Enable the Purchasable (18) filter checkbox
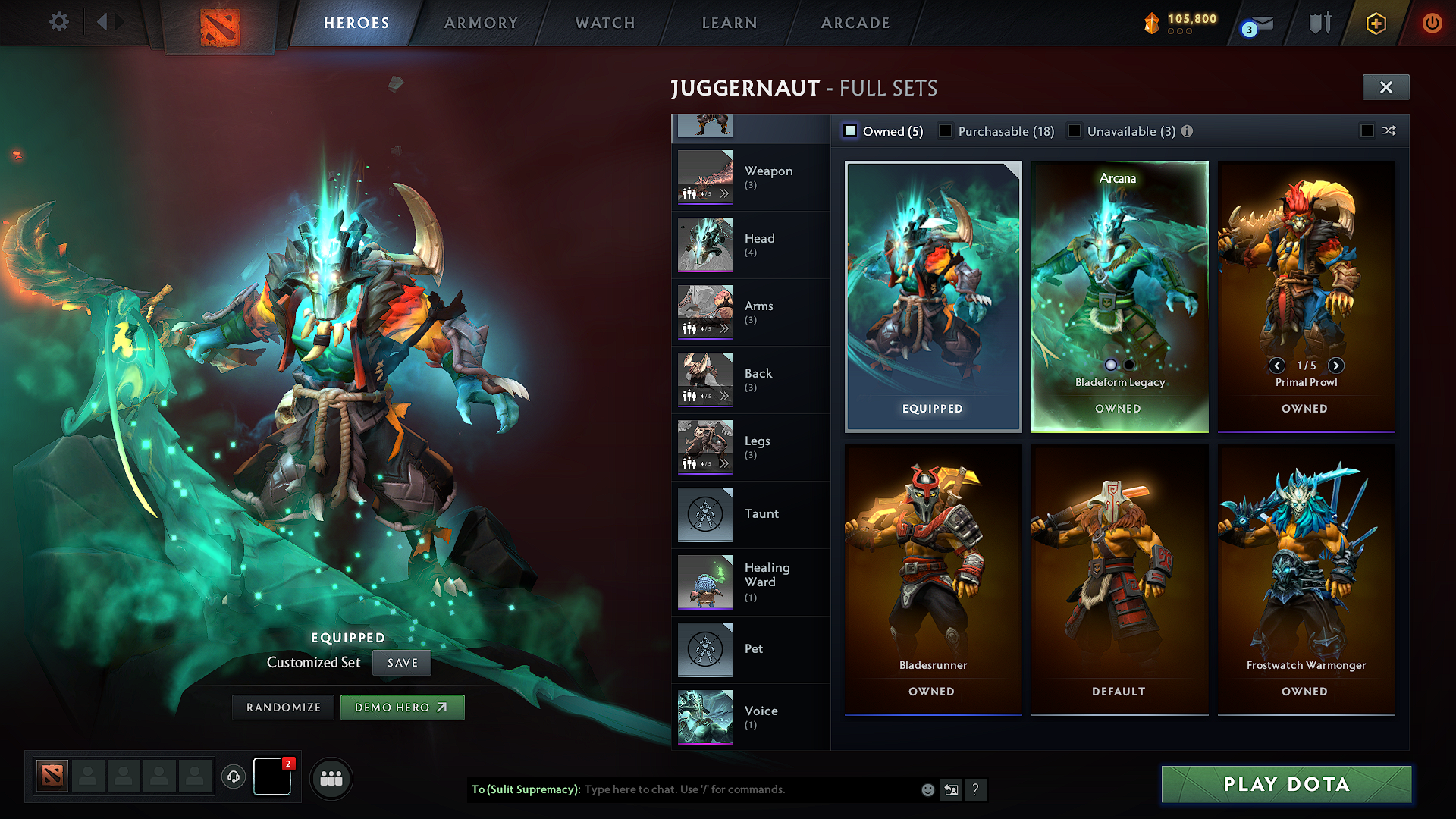Viewport: 1456px width, 819px height. click(x=945, y=130)
